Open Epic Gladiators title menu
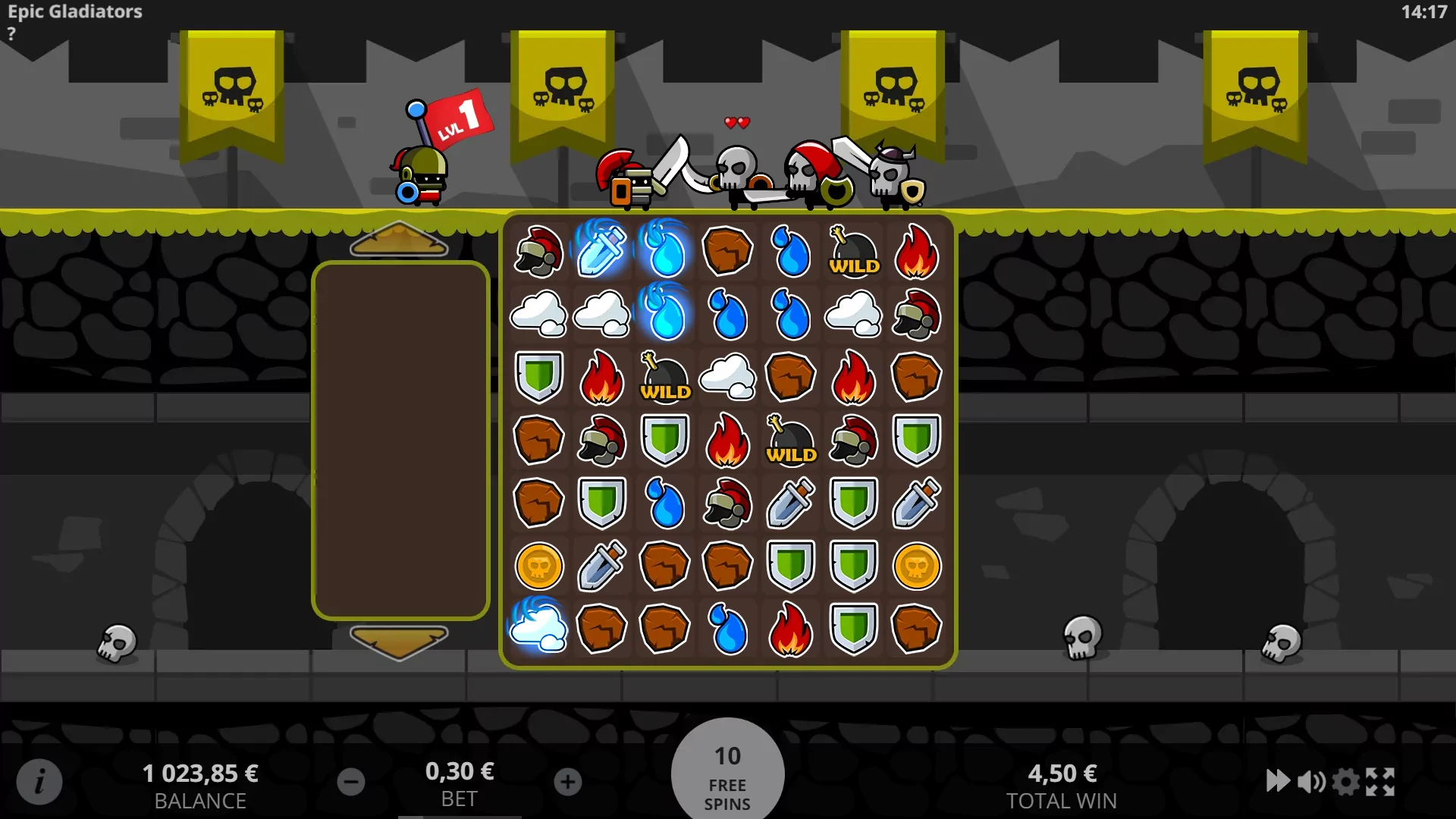1456x819 pixels. [74, 11]
